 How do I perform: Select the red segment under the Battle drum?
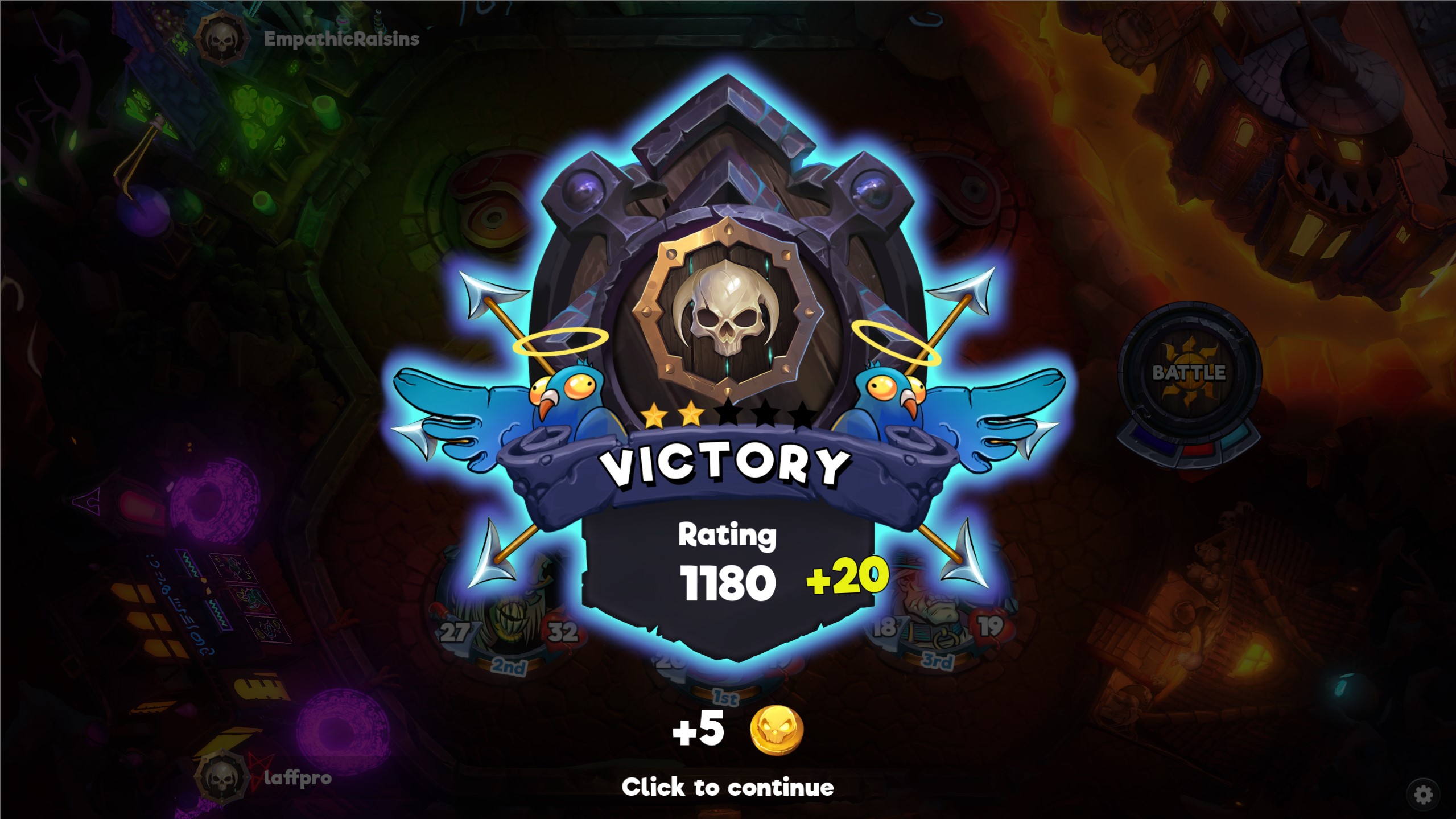click(x=1200, y=451)
